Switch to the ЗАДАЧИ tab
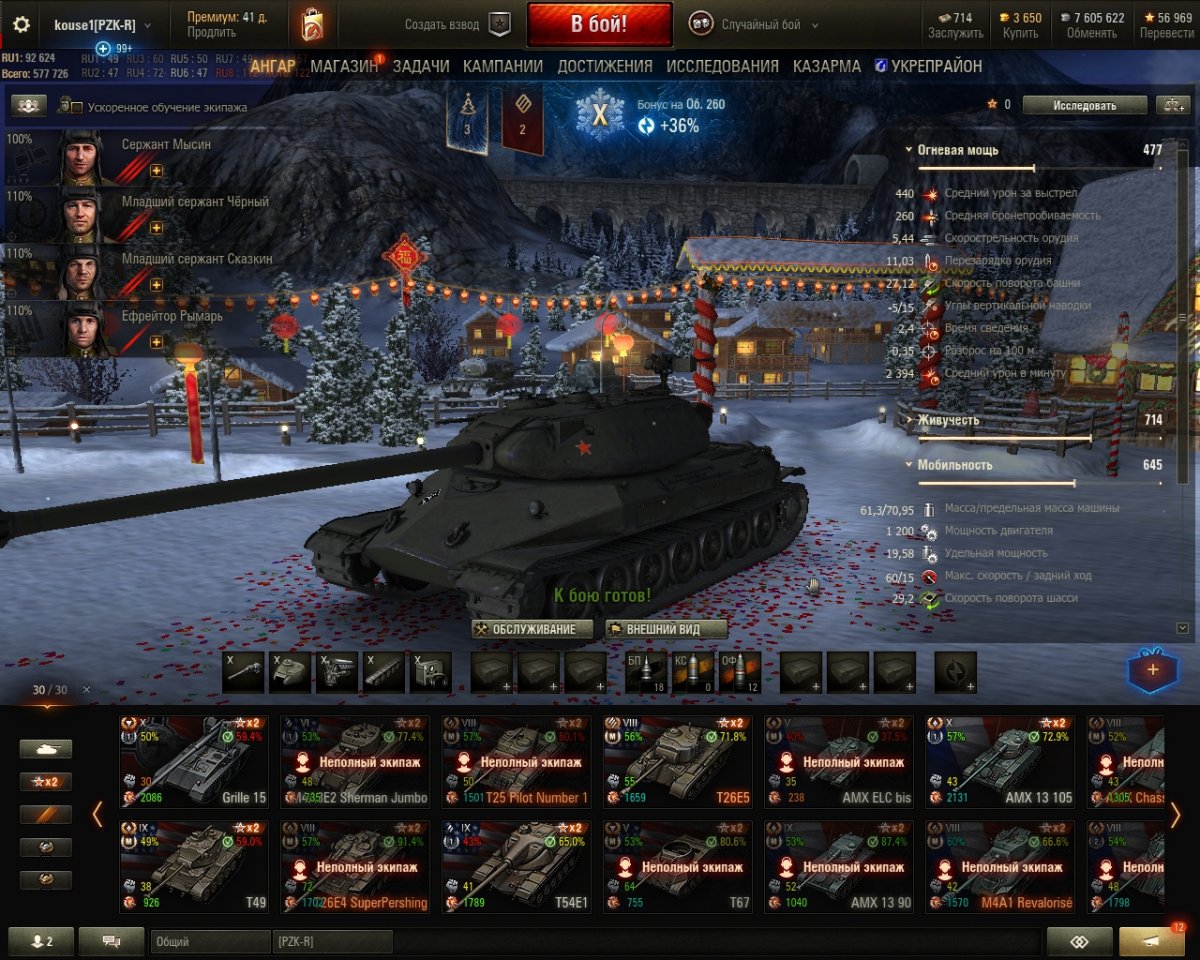The width and height of the screenshot is (1200, 960). [x=420, y=66]
